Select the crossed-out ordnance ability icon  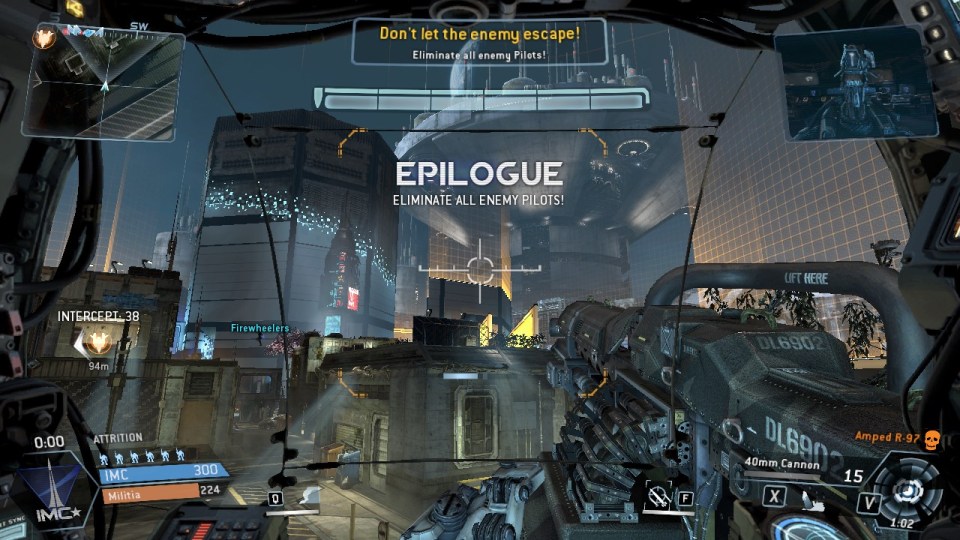(657, 495)
